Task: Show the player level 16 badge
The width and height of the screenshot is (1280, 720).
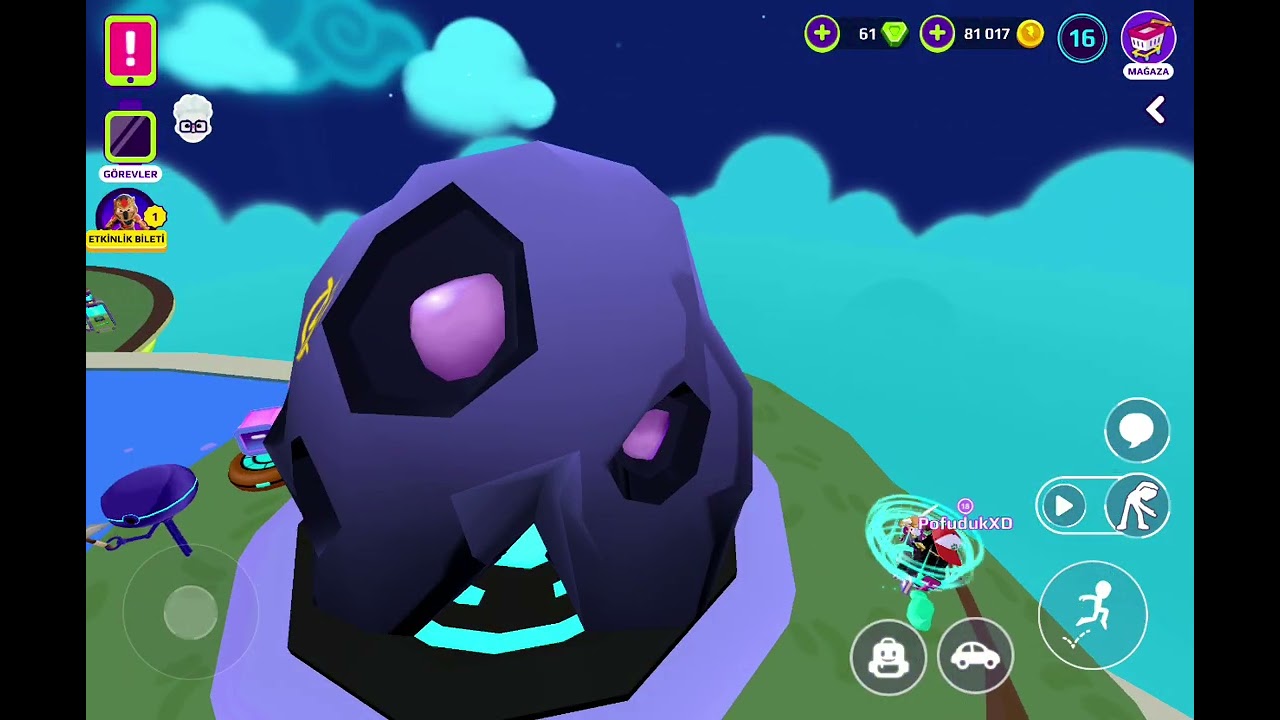Action: pos(1082,39)
